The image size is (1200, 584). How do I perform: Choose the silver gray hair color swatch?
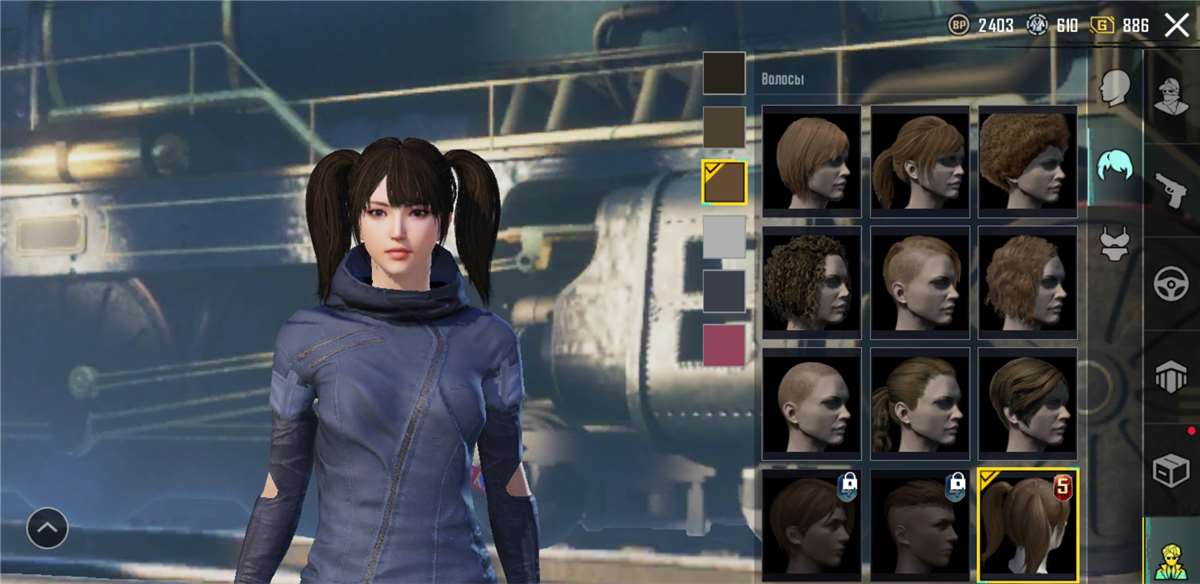724,237
